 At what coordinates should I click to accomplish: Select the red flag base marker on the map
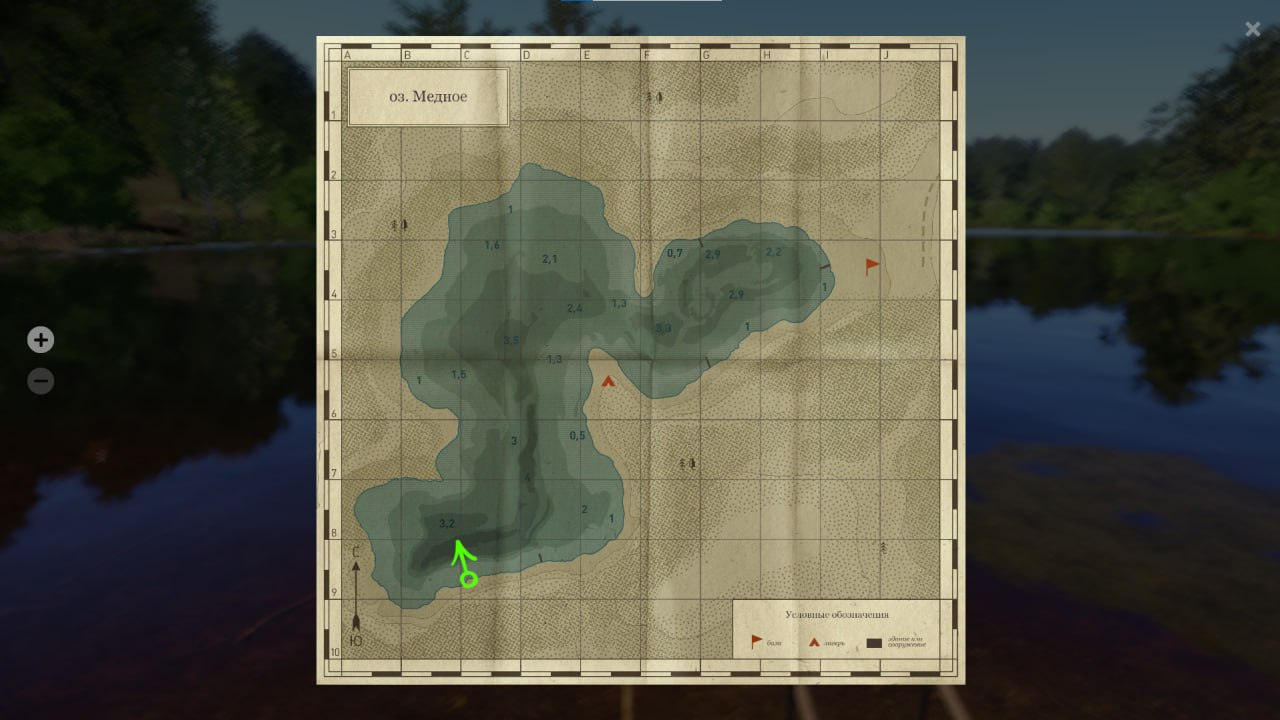point(872,266)
